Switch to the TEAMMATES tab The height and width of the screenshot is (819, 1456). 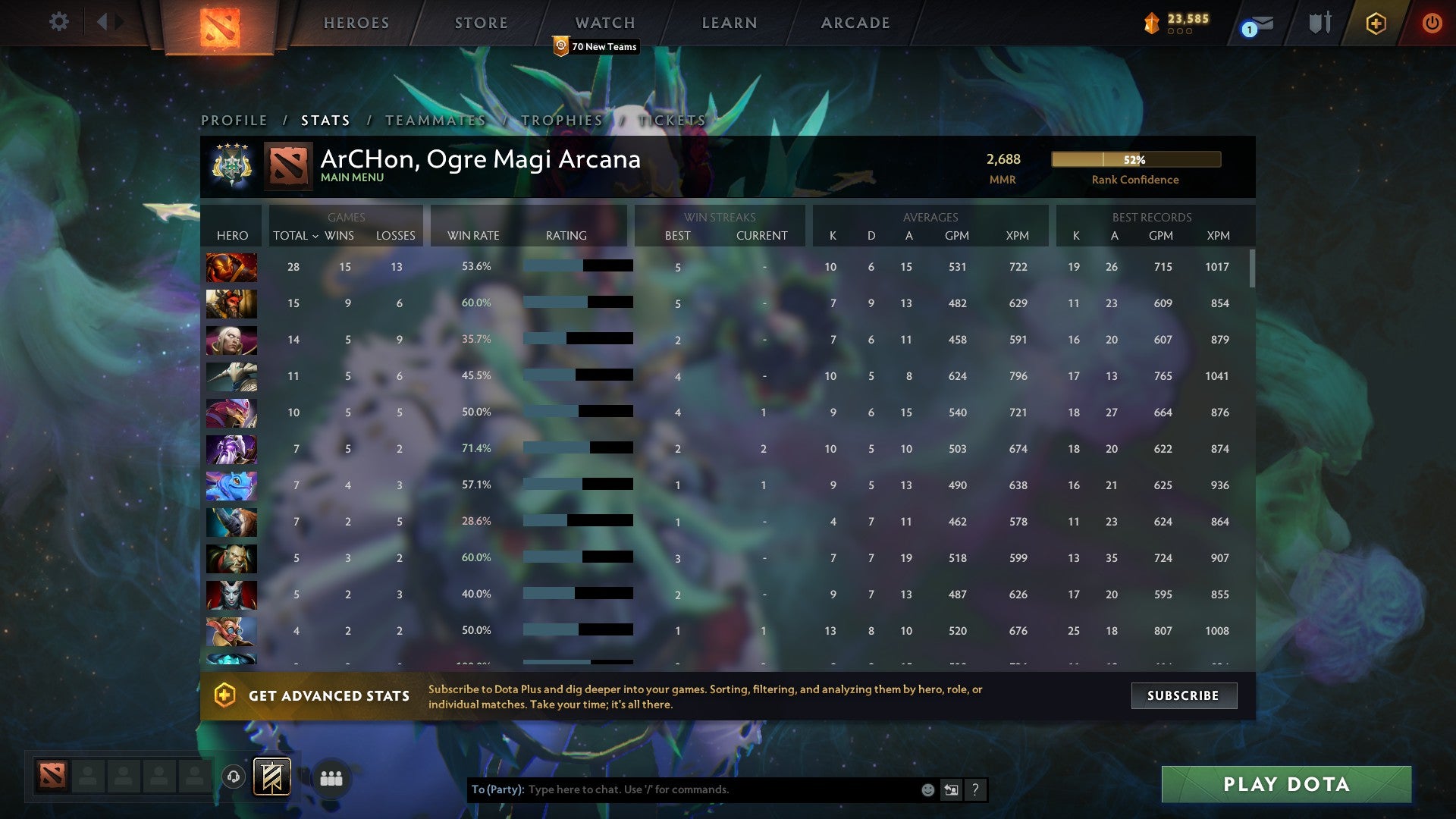(436, 120)
